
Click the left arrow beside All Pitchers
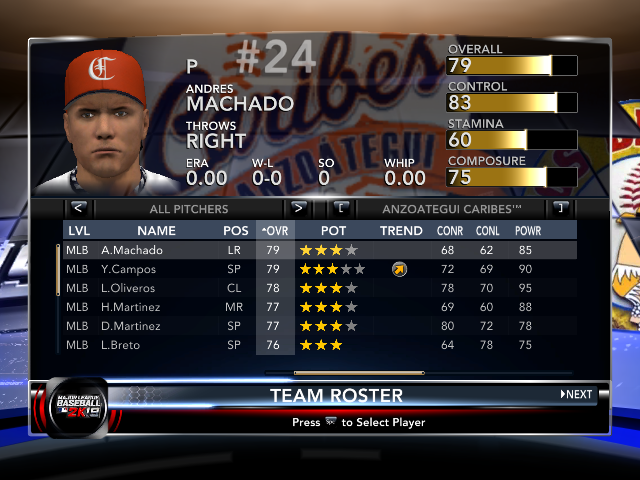(79, 209)
